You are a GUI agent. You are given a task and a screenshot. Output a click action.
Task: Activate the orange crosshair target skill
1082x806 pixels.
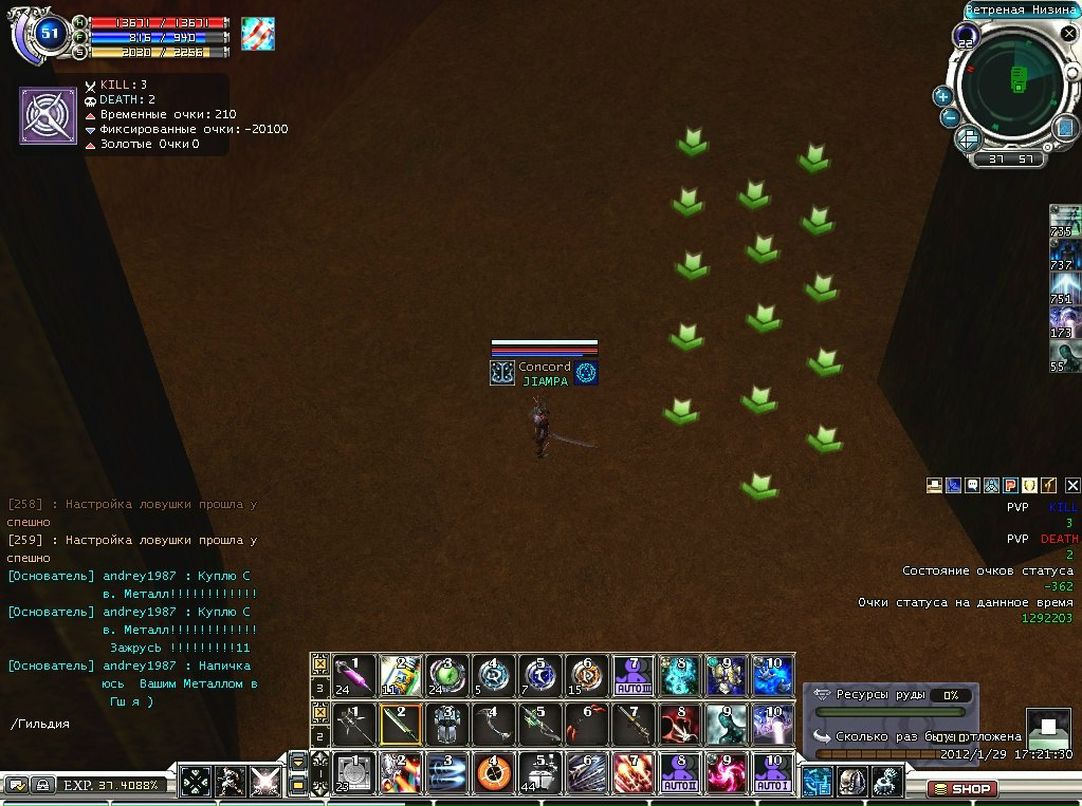[493, 772]
